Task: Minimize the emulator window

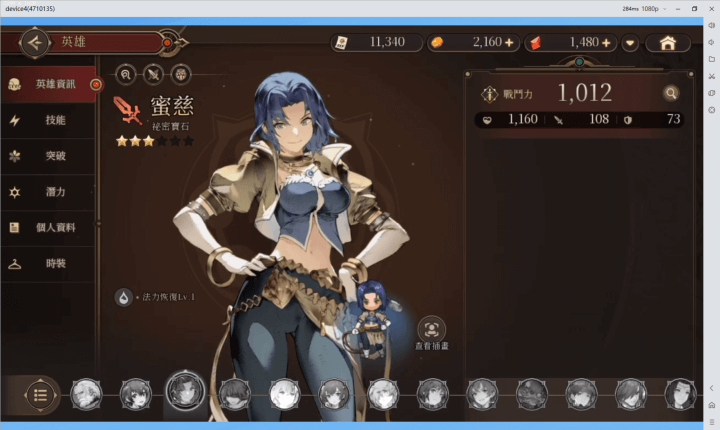Action: coord(672,8)
